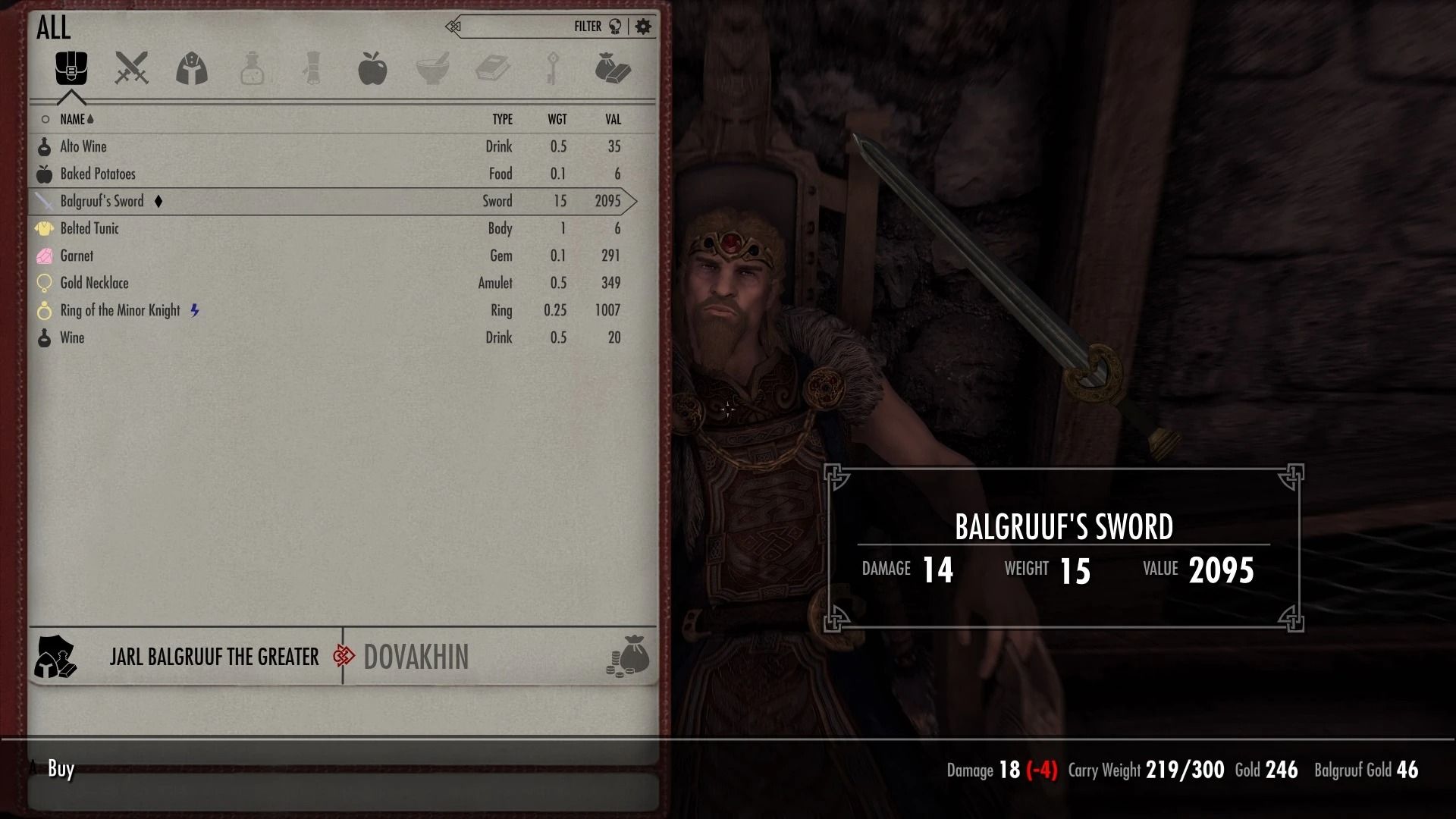The width and height of the screenshot is (1456, 819).
Task: Open the Keys category
Action: 554,68
